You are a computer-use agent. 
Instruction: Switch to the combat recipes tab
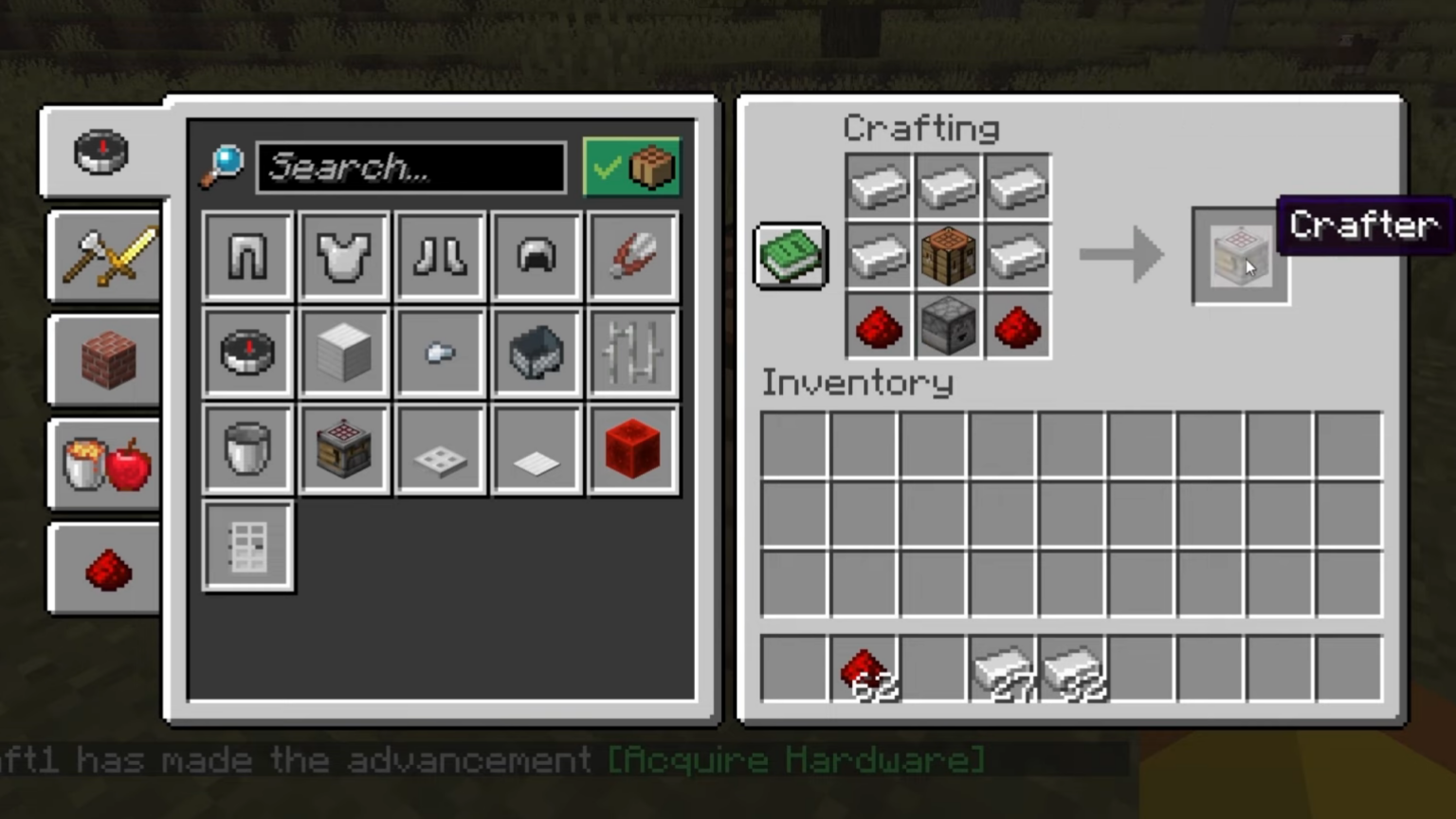click(x=104, y=257)
